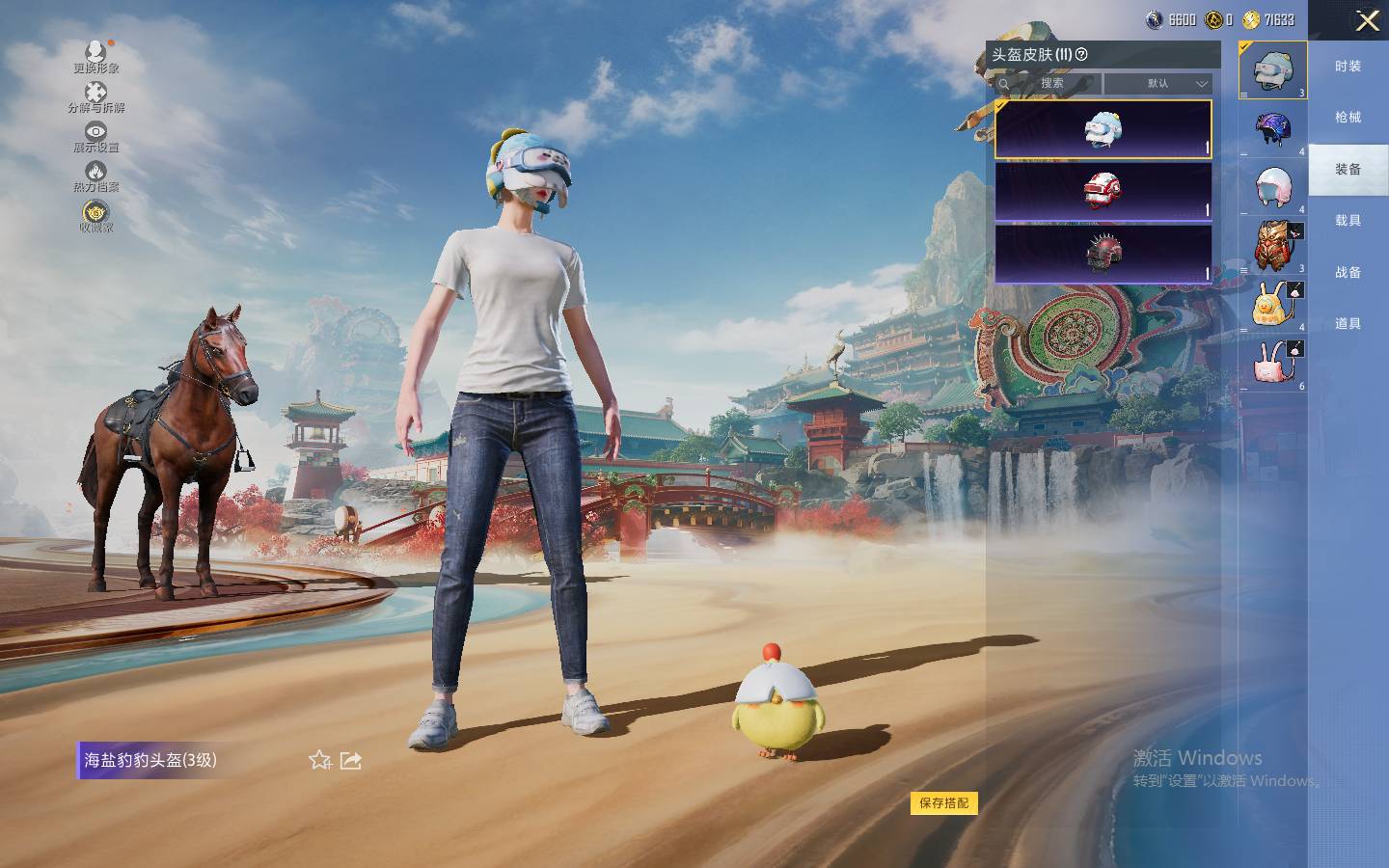Open 展示设置 display settings
The height and width of the screenshot is (868, 1389).
point(95,137)
